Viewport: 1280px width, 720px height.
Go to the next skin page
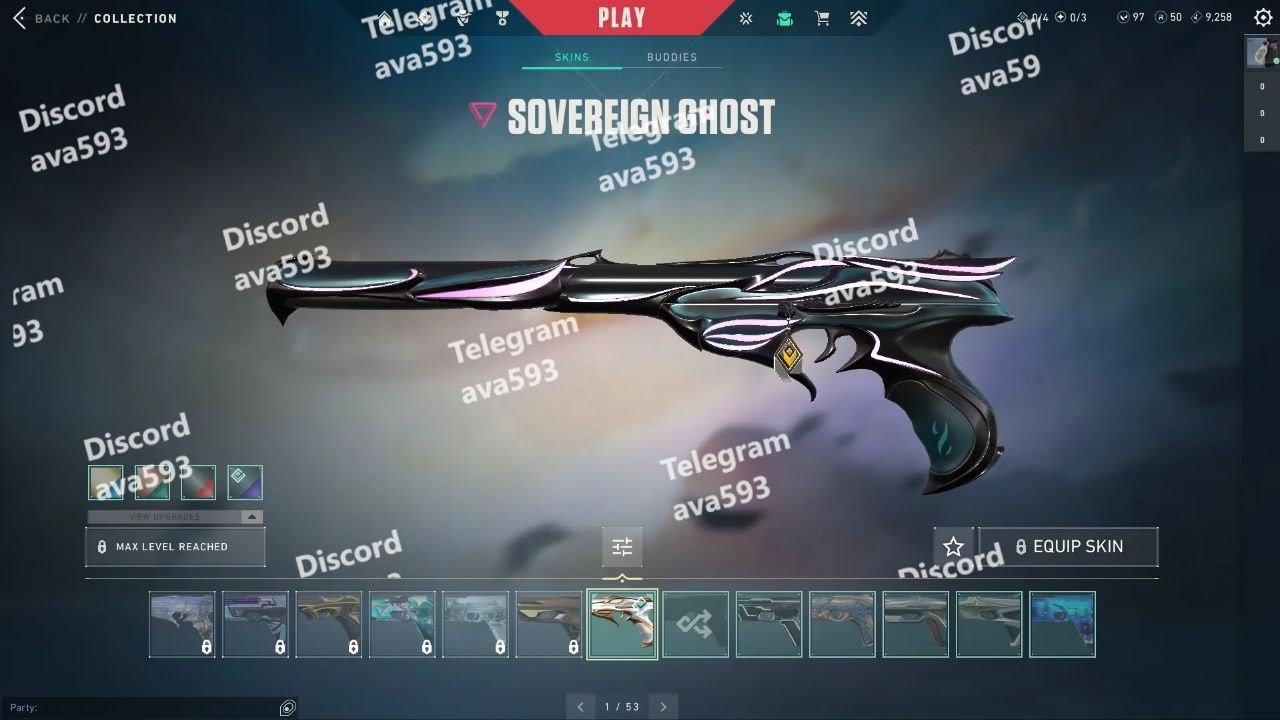(x=663, y=707)
